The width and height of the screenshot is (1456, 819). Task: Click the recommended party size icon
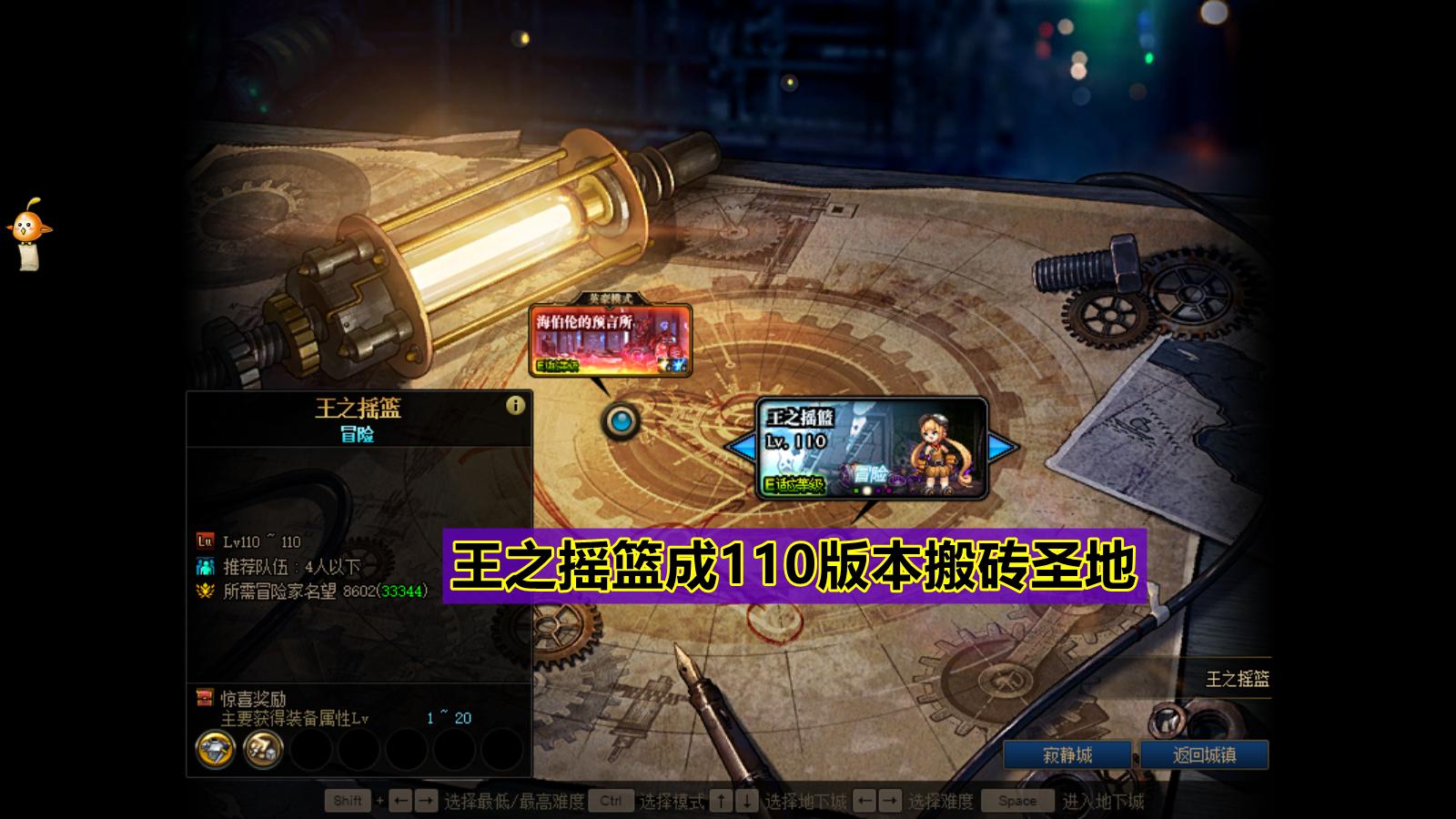pos(206,565)
